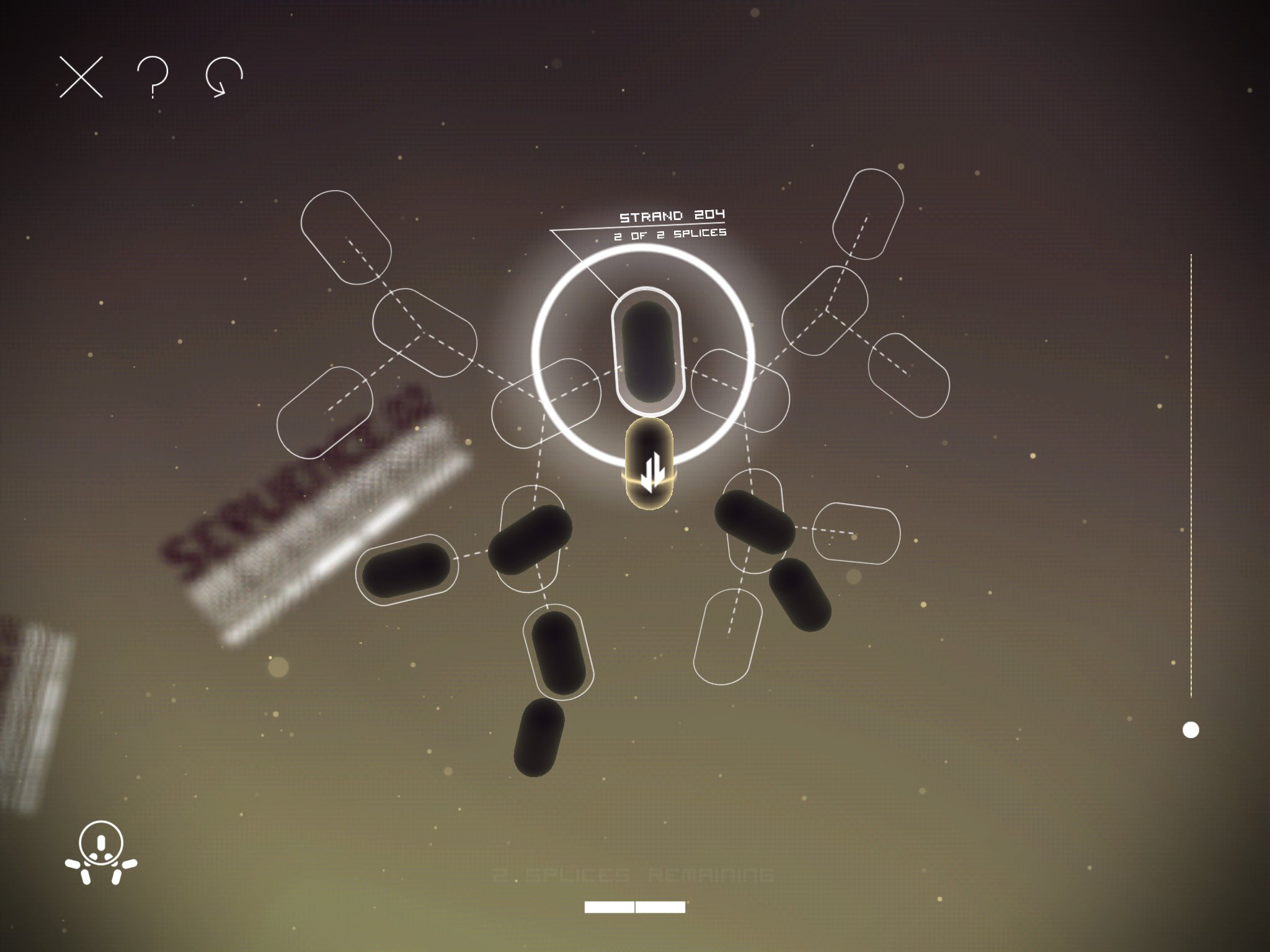Viewport: 1270px width, 952px height.
Task: Close the puzzle with the X button
Action: 81,77
